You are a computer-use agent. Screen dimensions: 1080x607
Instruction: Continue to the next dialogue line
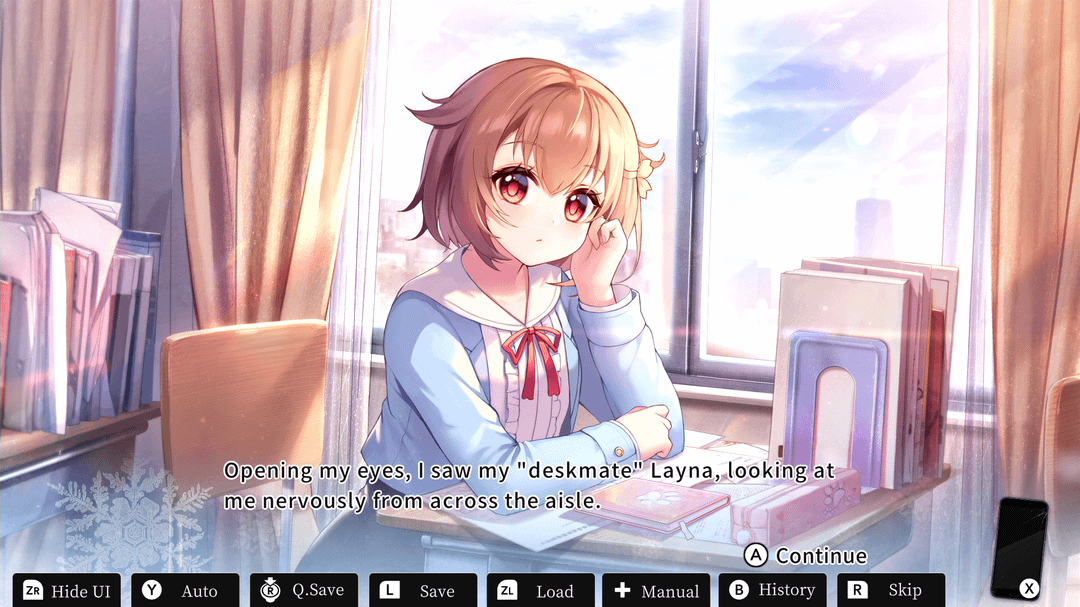(x=806, y=555)
